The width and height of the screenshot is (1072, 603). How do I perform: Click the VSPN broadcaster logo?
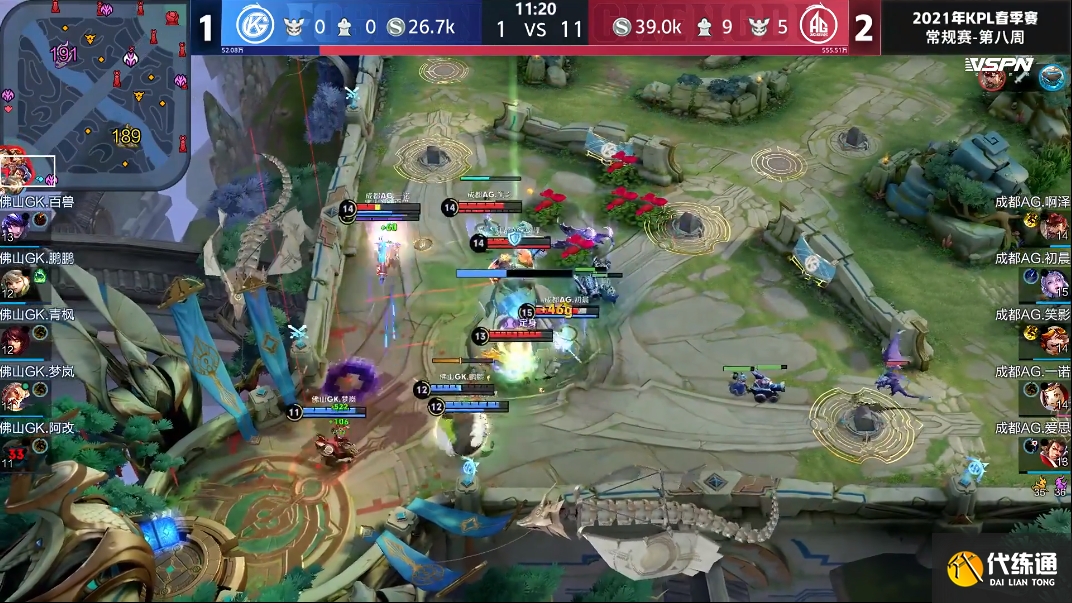coord(998,65)
